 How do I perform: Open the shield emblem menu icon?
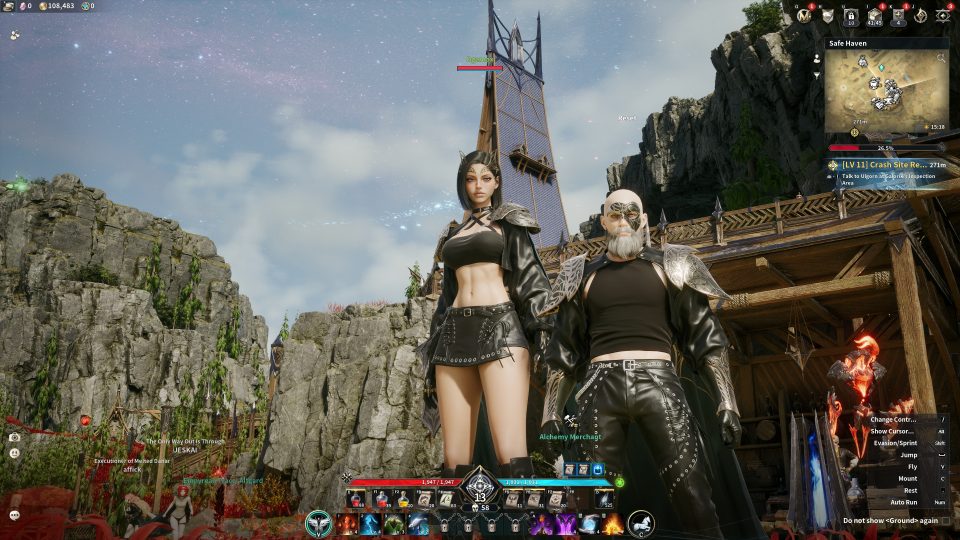click(827, 15)
